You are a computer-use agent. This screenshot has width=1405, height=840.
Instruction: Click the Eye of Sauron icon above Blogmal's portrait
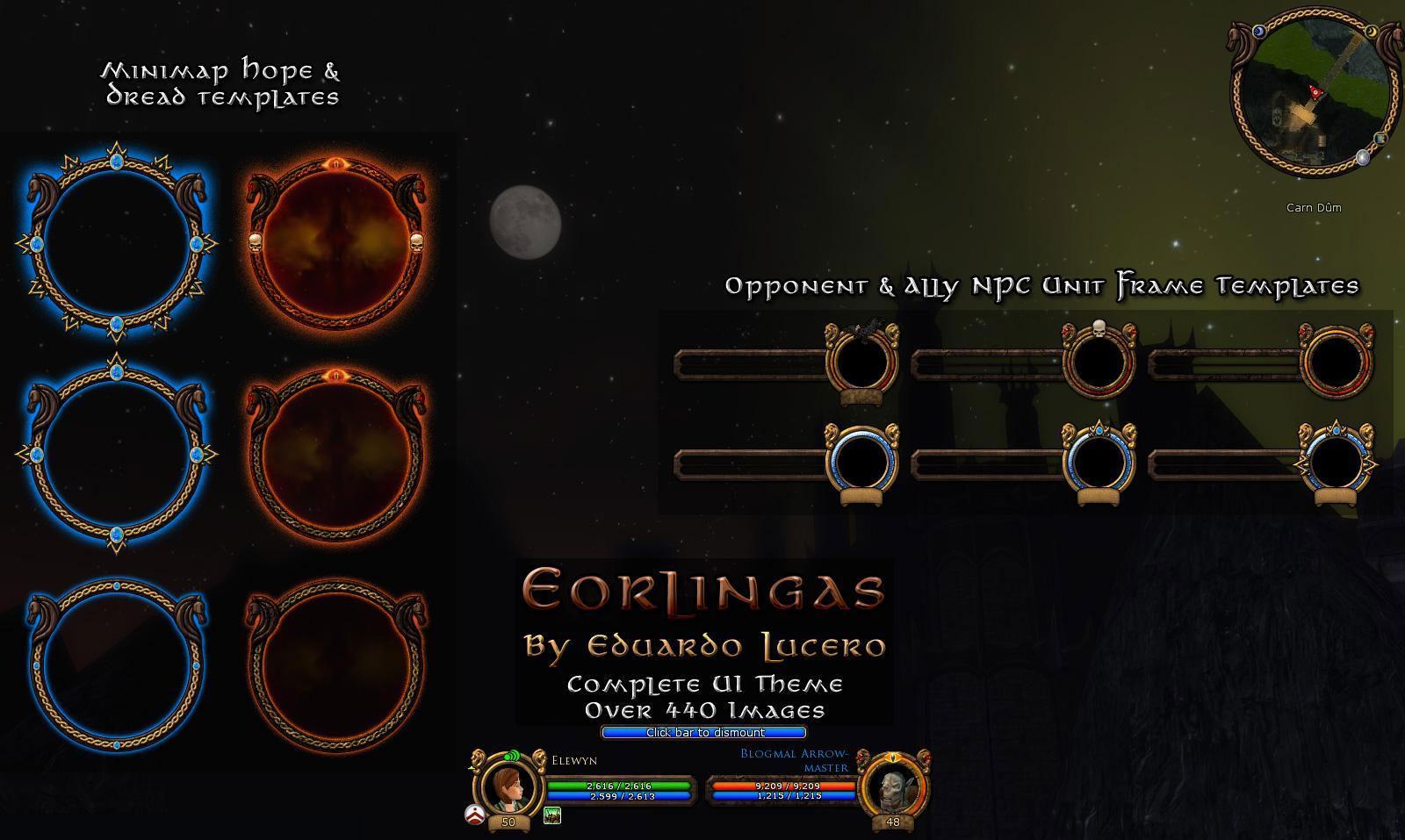coord(895,758)
